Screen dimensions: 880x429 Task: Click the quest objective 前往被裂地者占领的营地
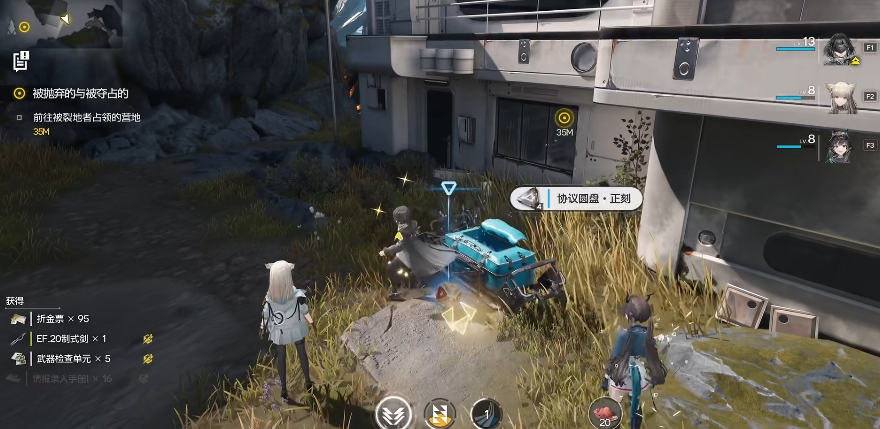(x=88, y=117)
